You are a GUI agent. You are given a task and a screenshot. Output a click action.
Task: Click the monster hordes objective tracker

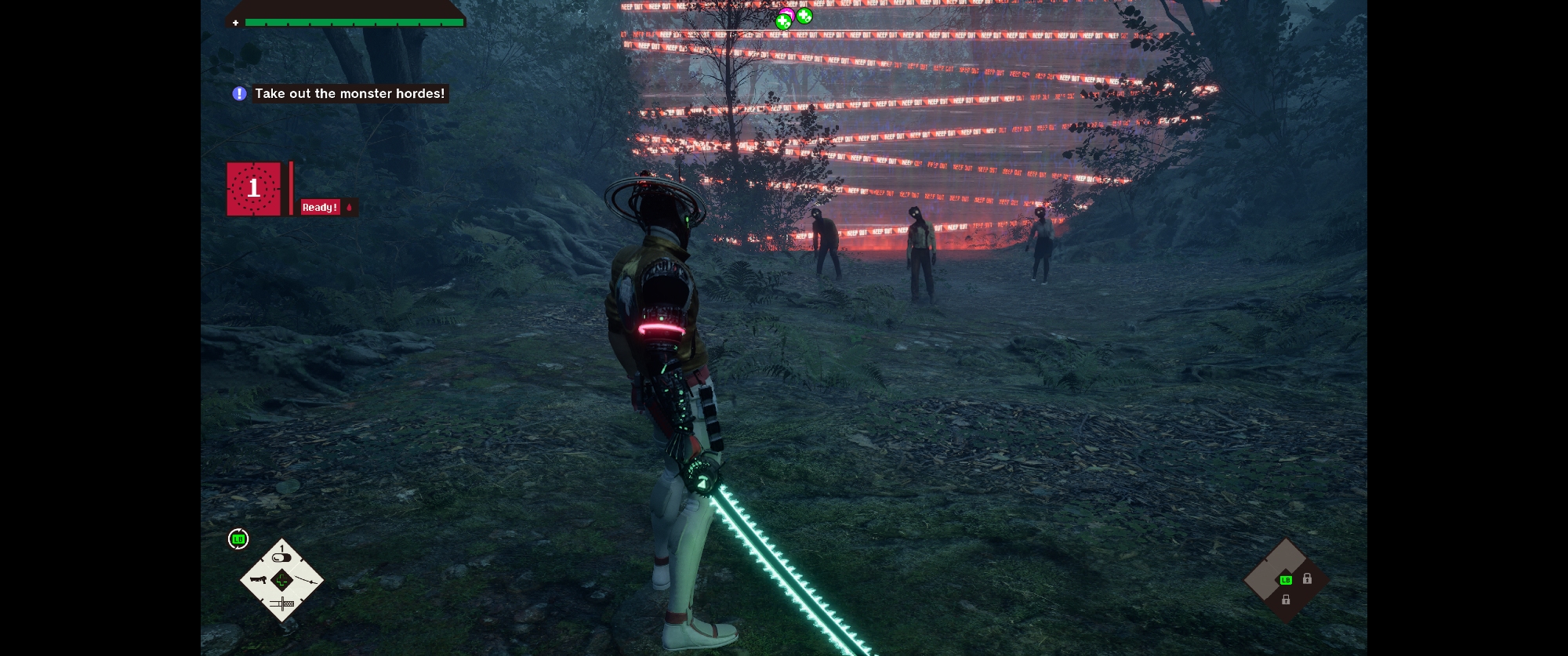pyautogui.click(x=349, y=94)
